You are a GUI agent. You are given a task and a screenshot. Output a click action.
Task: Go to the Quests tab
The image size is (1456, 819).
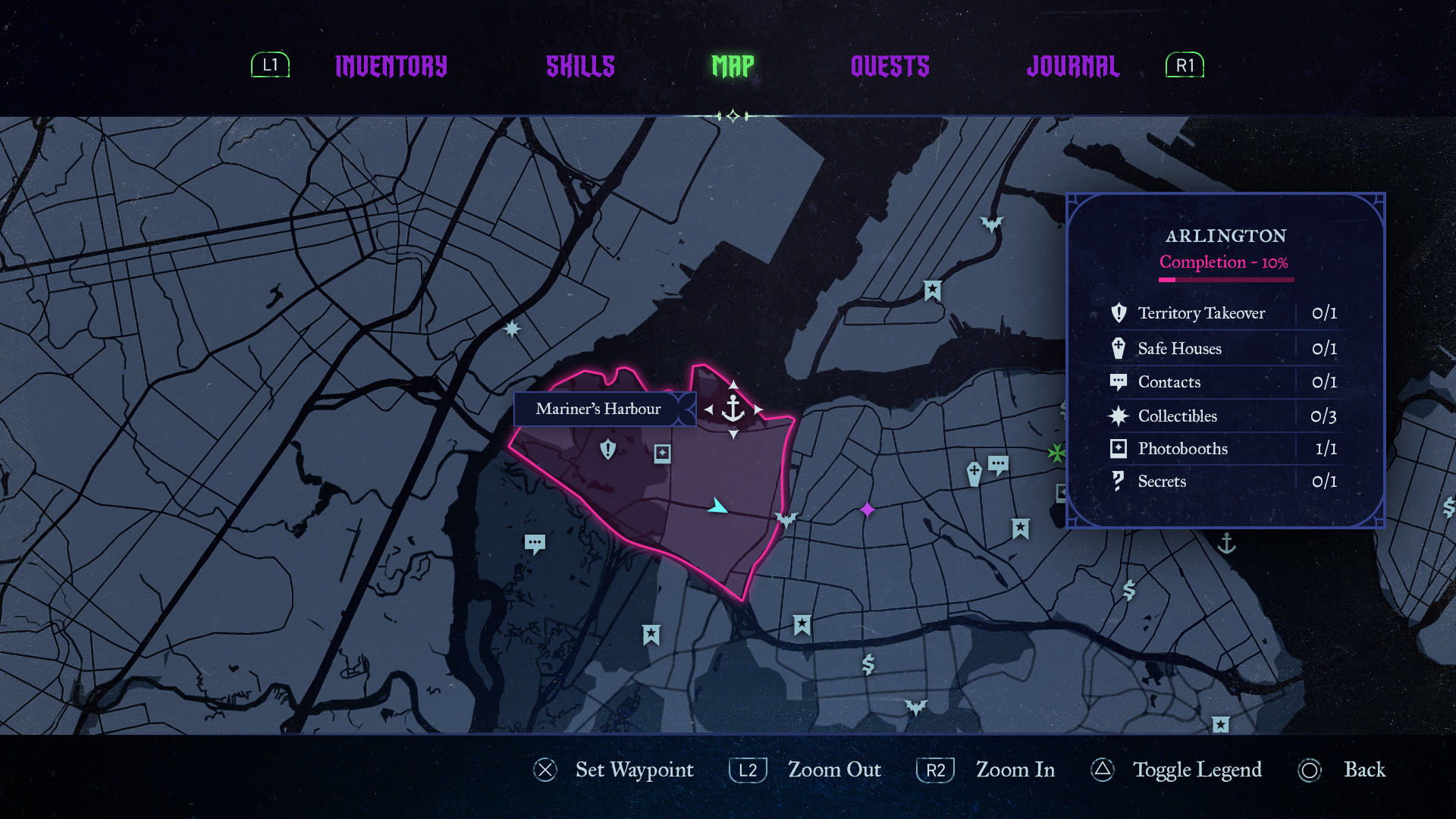pos(890,67)
